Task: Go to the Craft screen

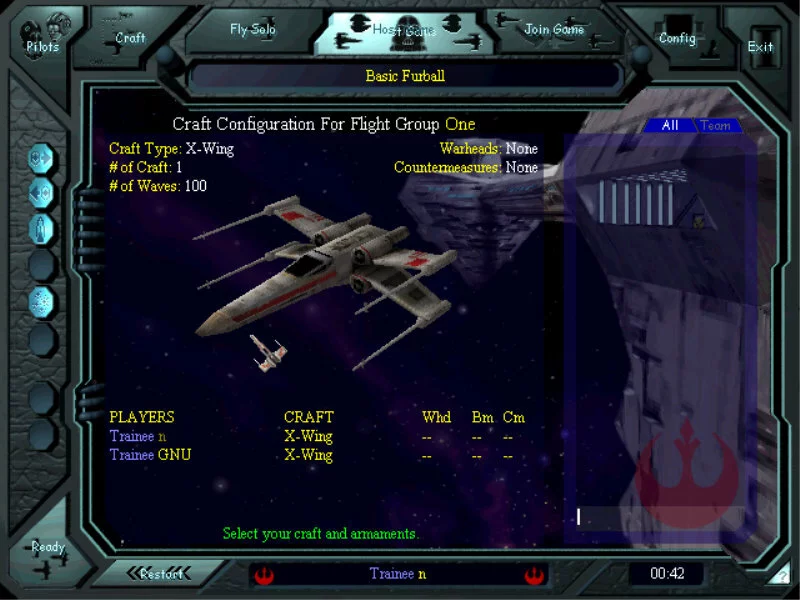Action: 130,37
